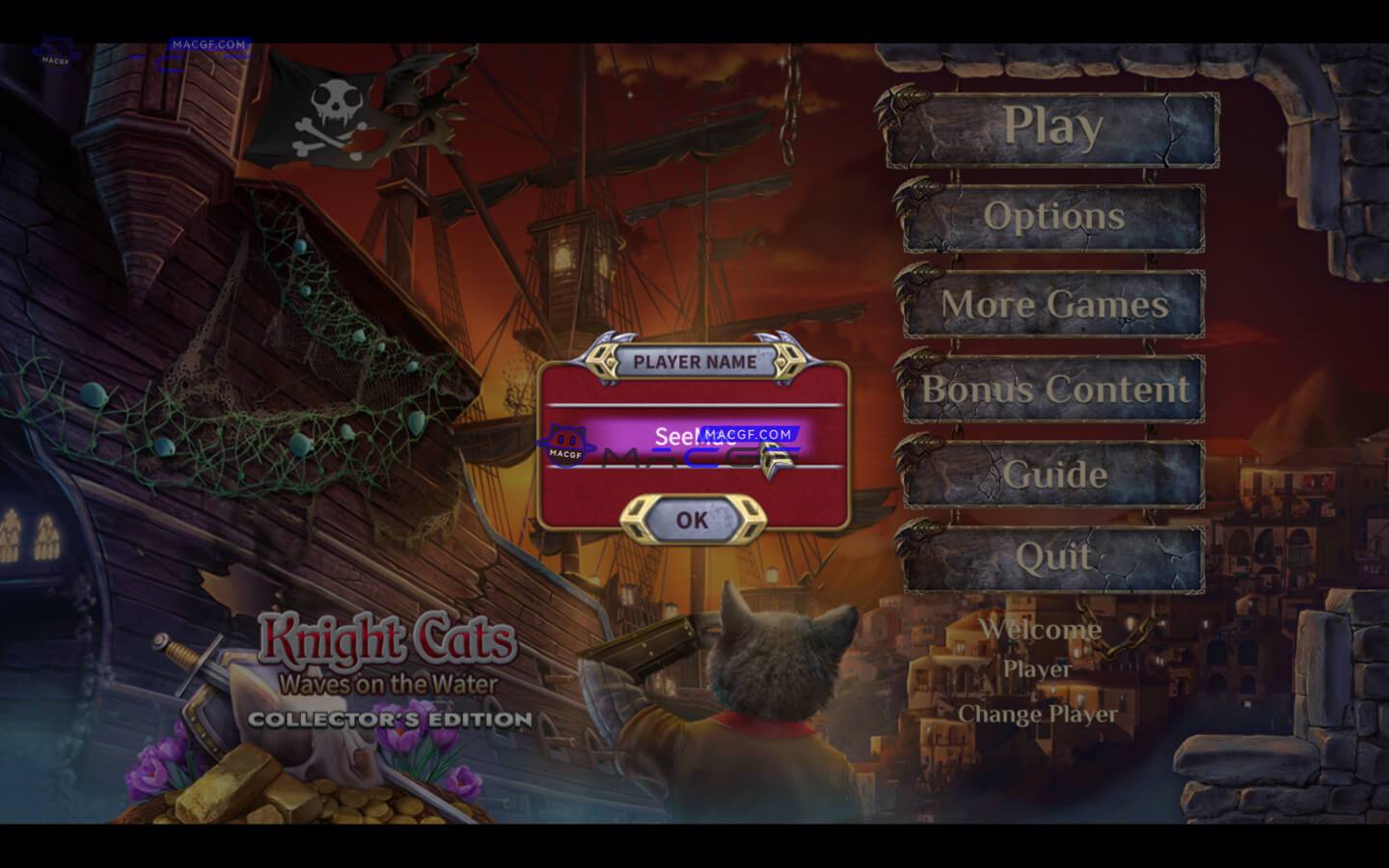The height and width of the screenshot is (868, 1389).
Task: Click the MACGF.COM watermark on the dialog
Action: coord(749,433)
